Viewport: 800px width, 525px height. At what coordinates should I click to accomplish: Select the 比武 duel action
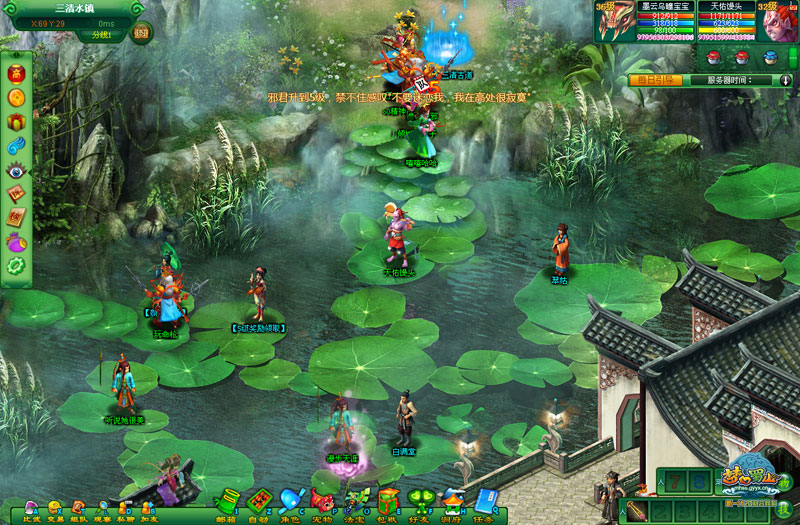point(32,510)
